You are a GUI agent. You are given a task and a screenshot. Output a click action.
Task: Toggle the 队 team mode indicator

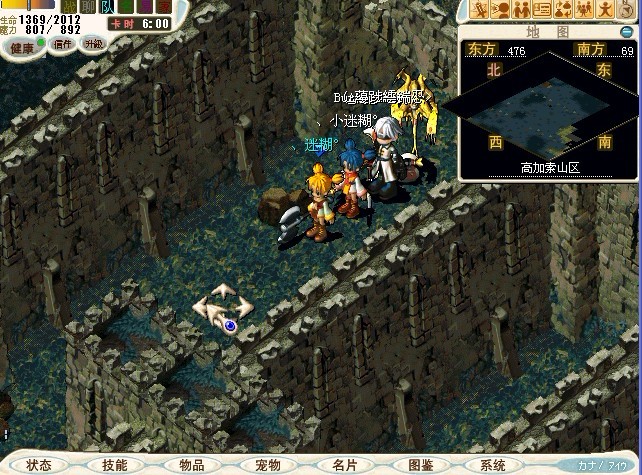pos(107,8)
